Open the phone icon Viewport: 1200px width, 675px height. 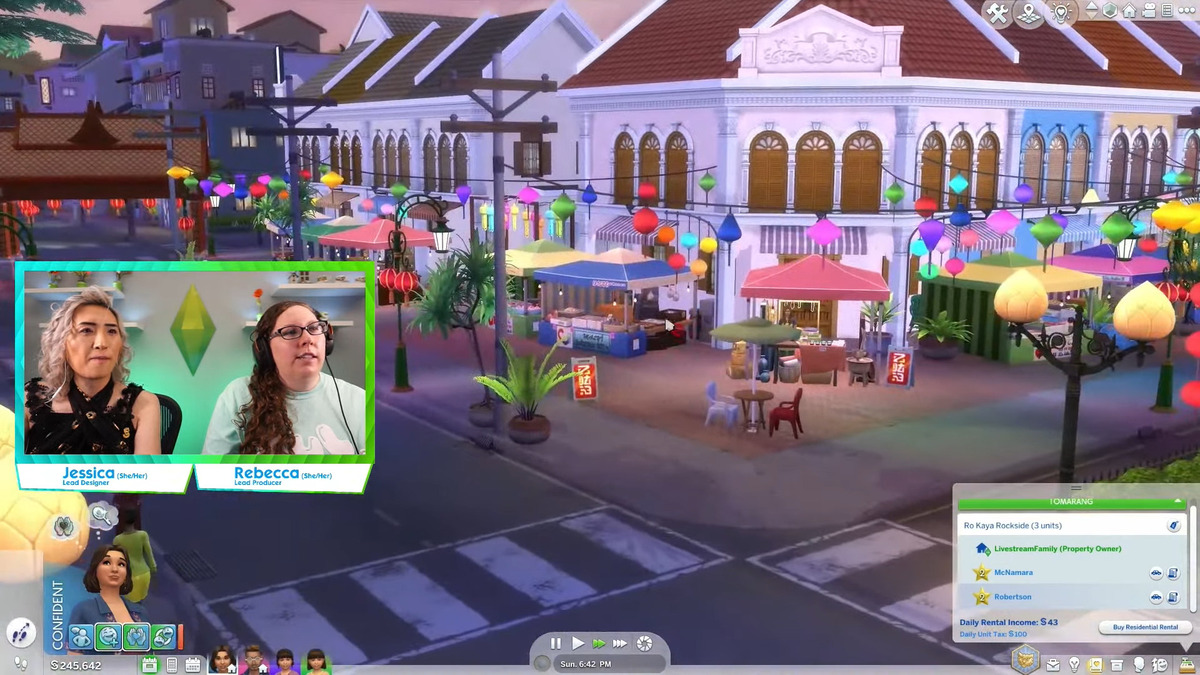(171, 664)
